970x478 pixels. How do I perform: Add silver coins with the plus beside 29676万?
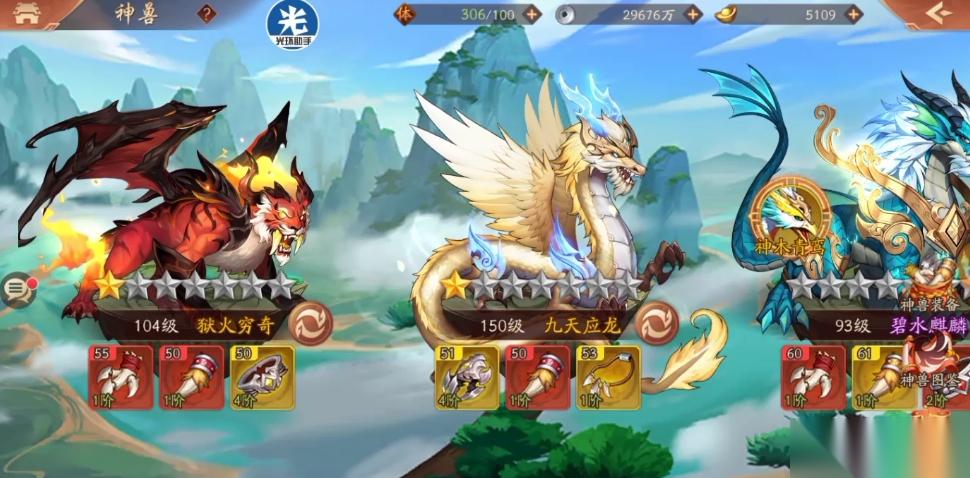point(691,14)
